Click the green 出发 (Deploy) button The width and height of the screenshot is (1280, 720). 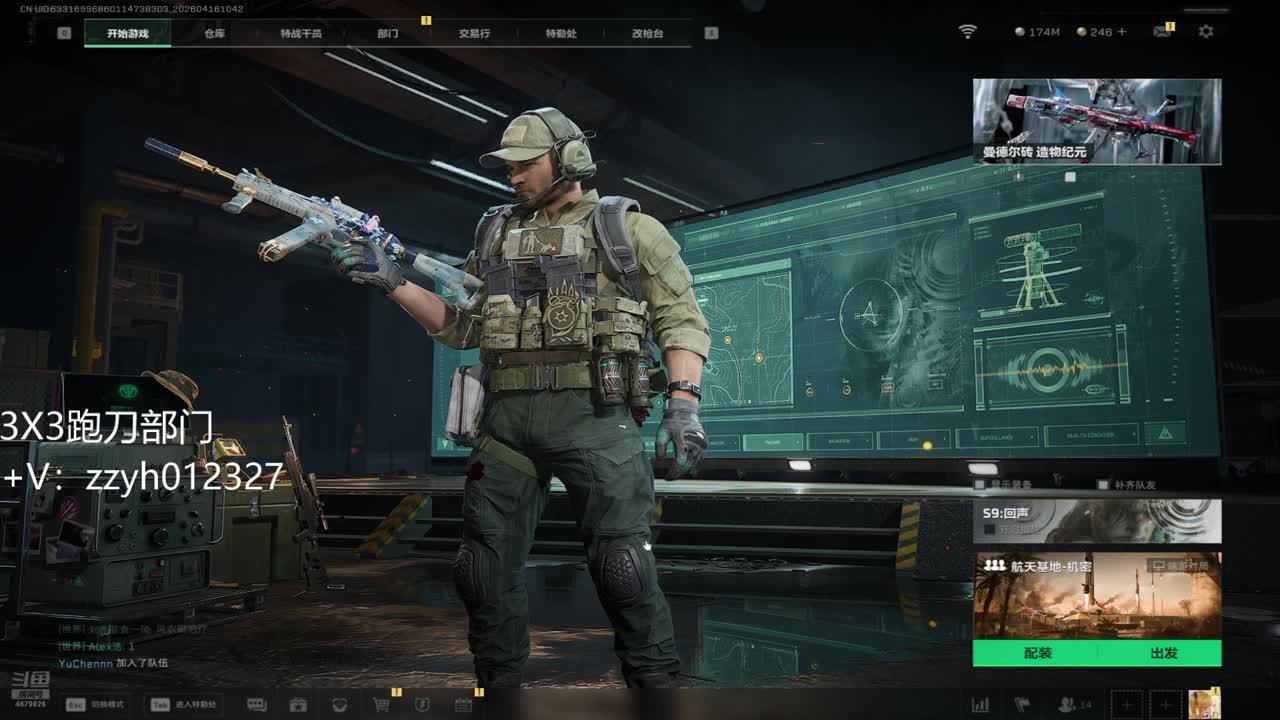(1164, 653)
